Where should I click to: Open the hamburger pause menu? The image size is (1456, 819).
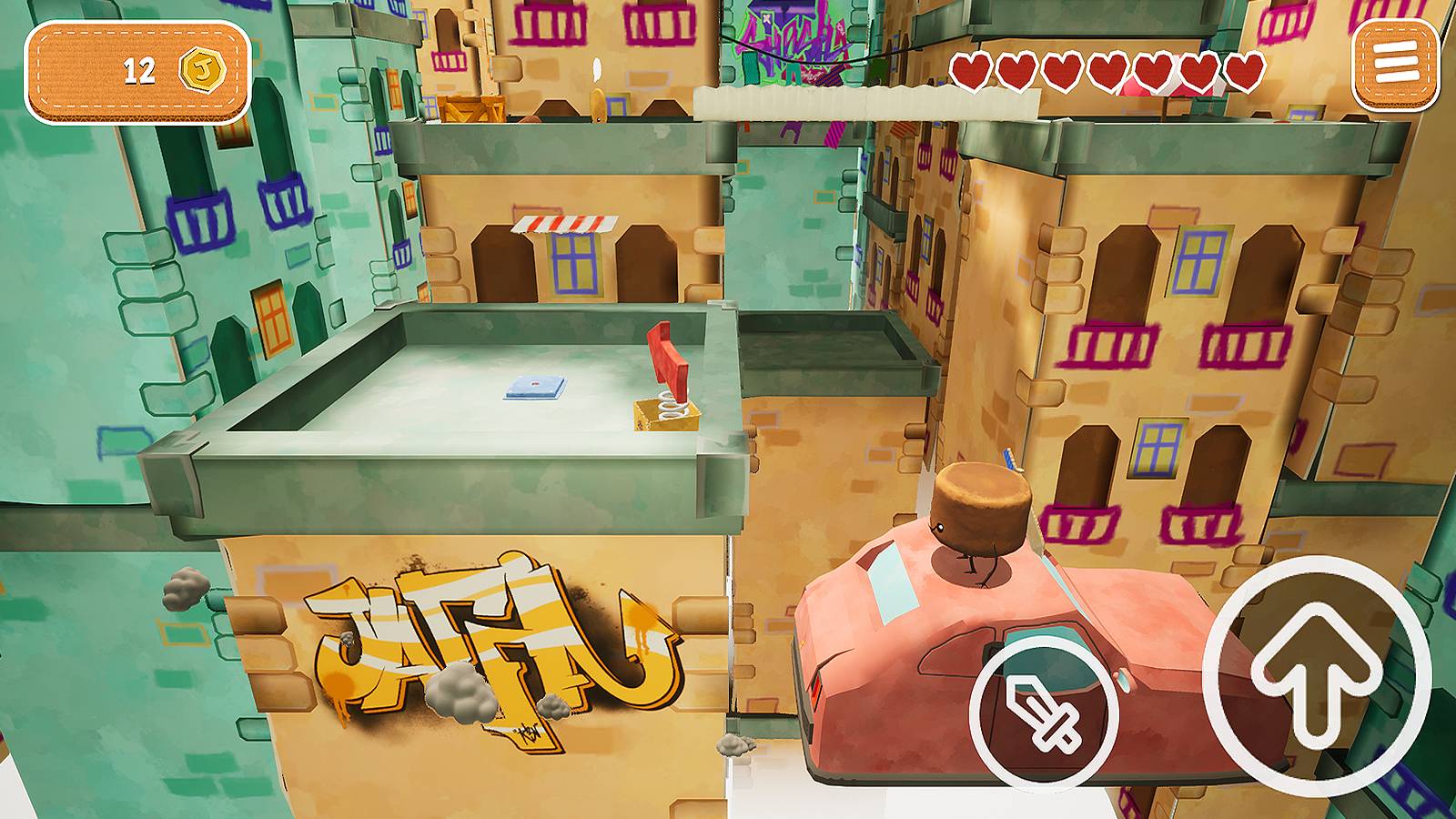1392,62
